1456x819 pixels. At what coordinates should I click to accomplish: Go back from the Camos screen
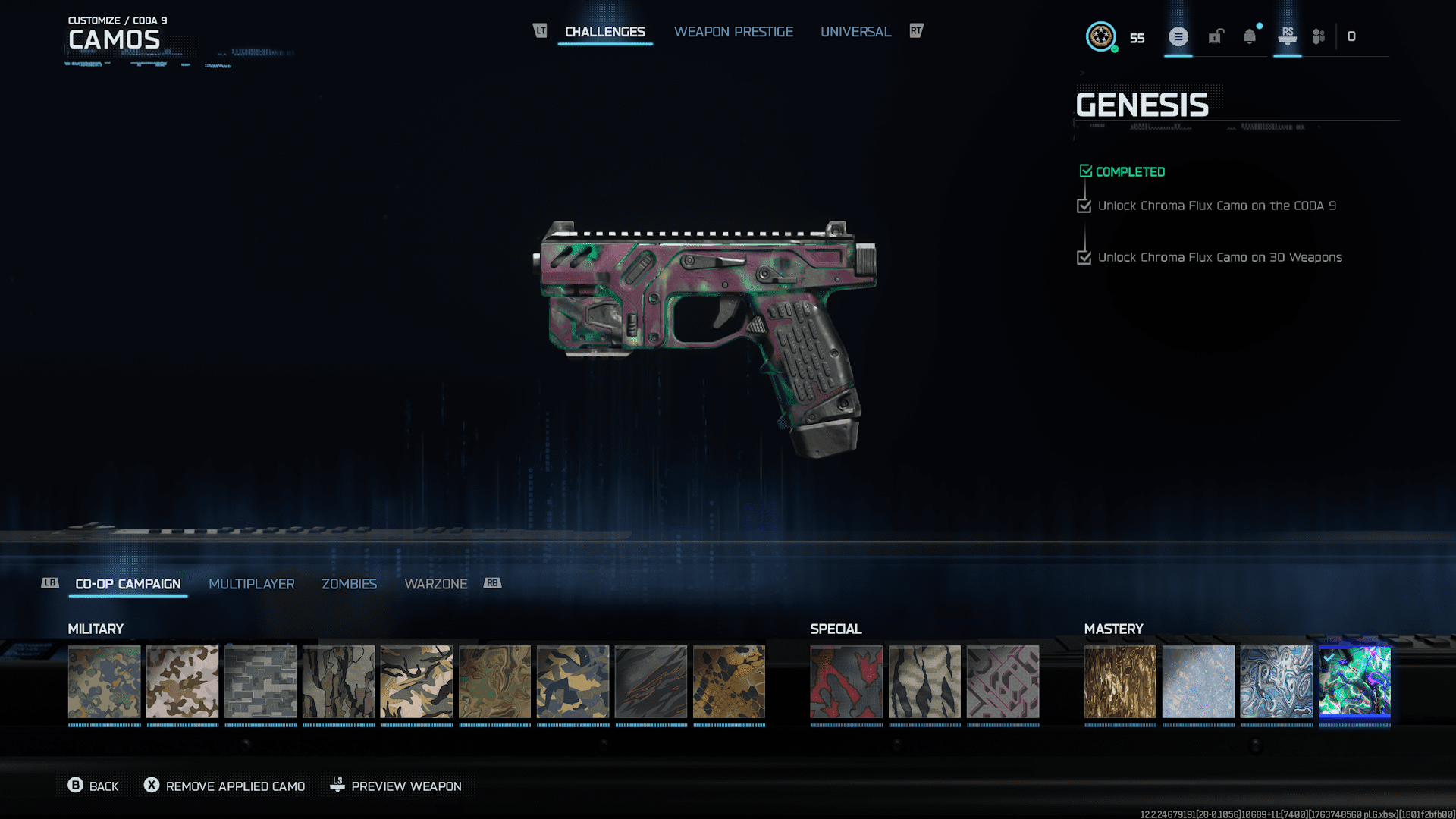point(93,786)
